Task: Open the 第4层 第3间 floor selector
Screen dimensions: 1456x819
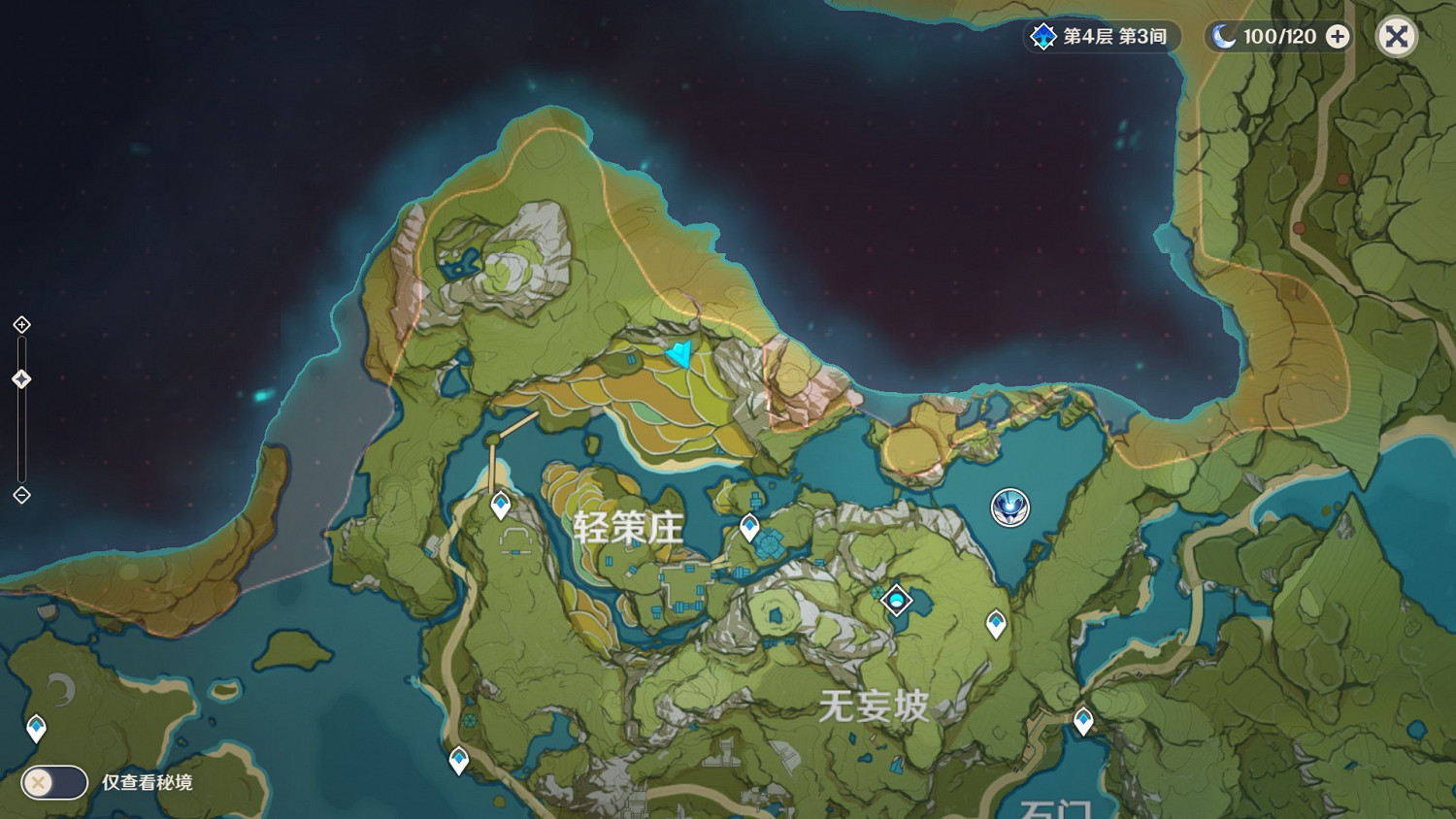Action: (1107, 37)
